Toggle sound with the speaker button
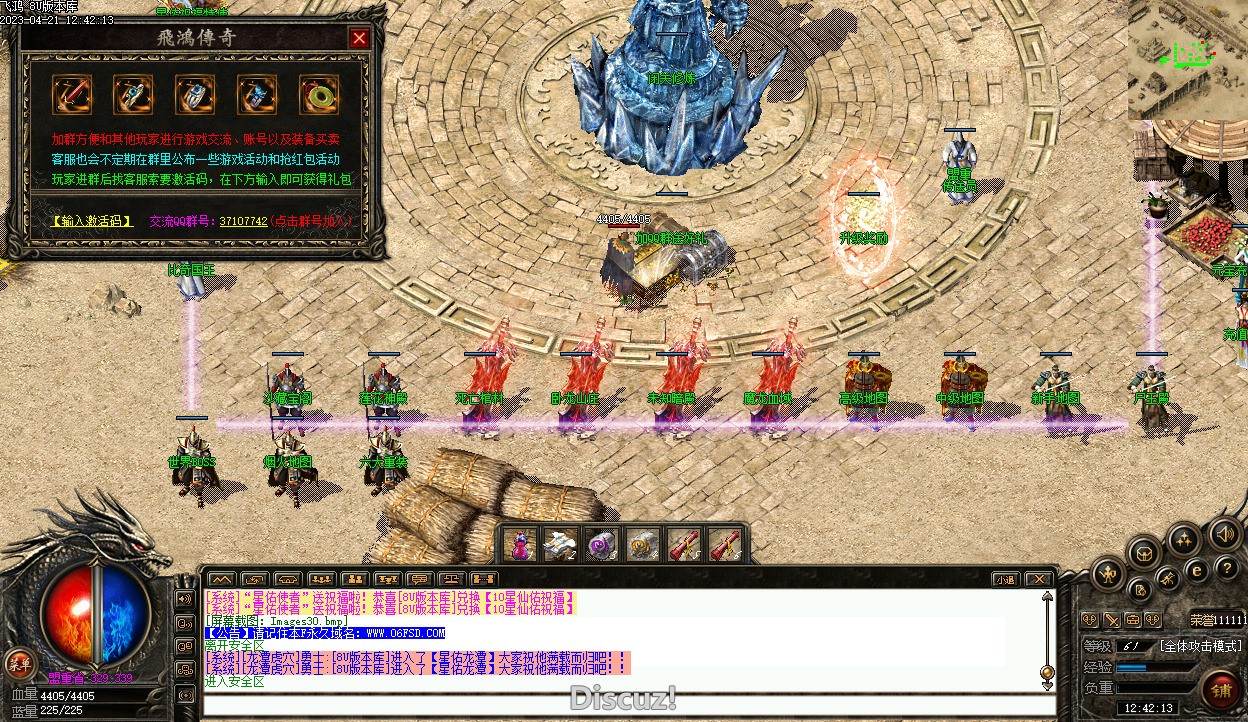The image size is (1248, 722). 1224,533
